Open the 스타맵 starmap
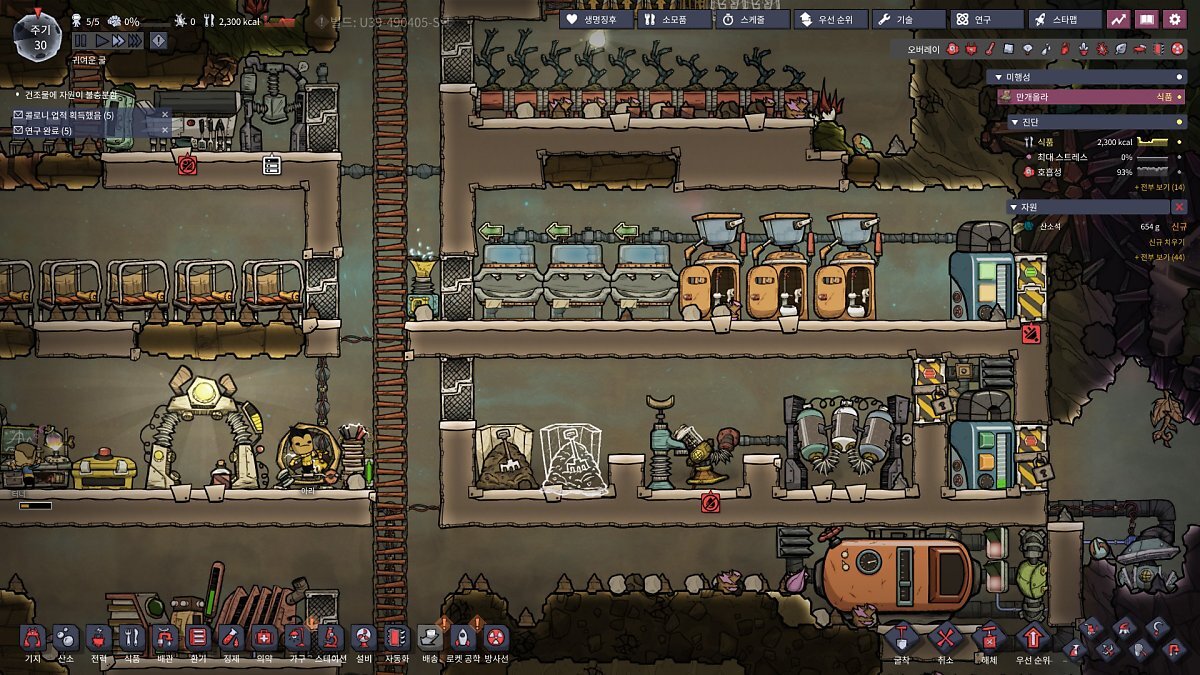 click(x=1064, y=19)
